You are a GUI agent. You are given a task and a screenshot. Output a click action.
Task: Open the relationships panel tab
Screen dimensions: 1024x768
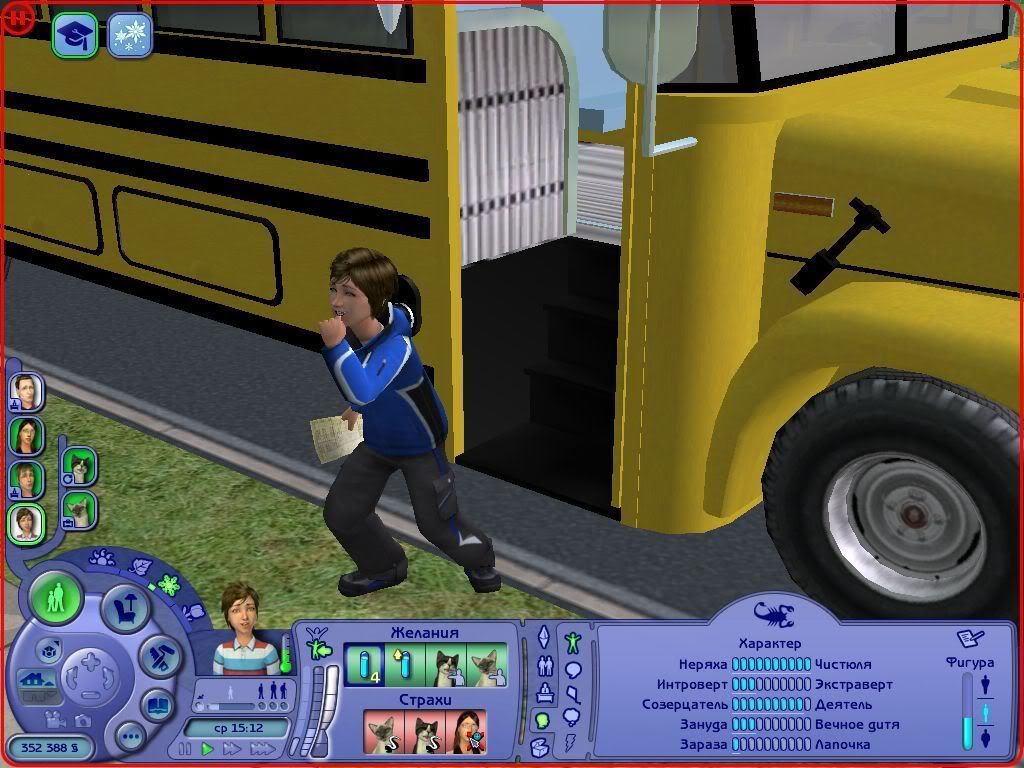coord(544,665)
